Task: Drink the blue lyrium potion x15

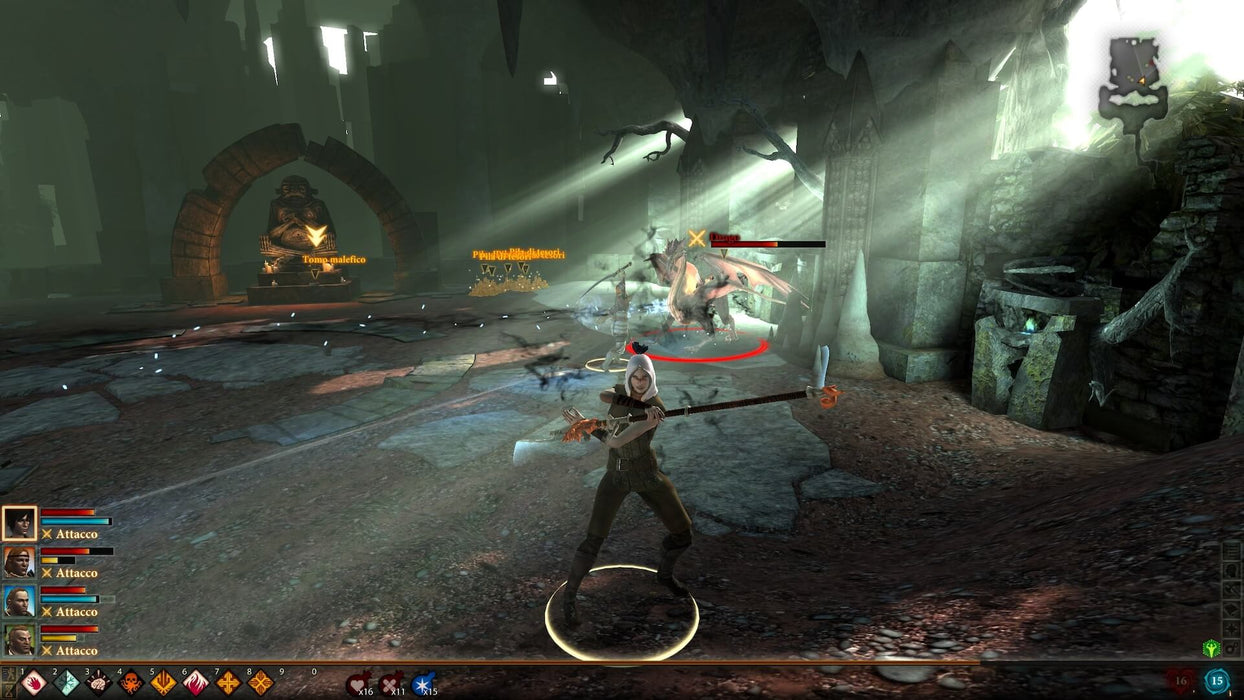Action: coord(423,684)
